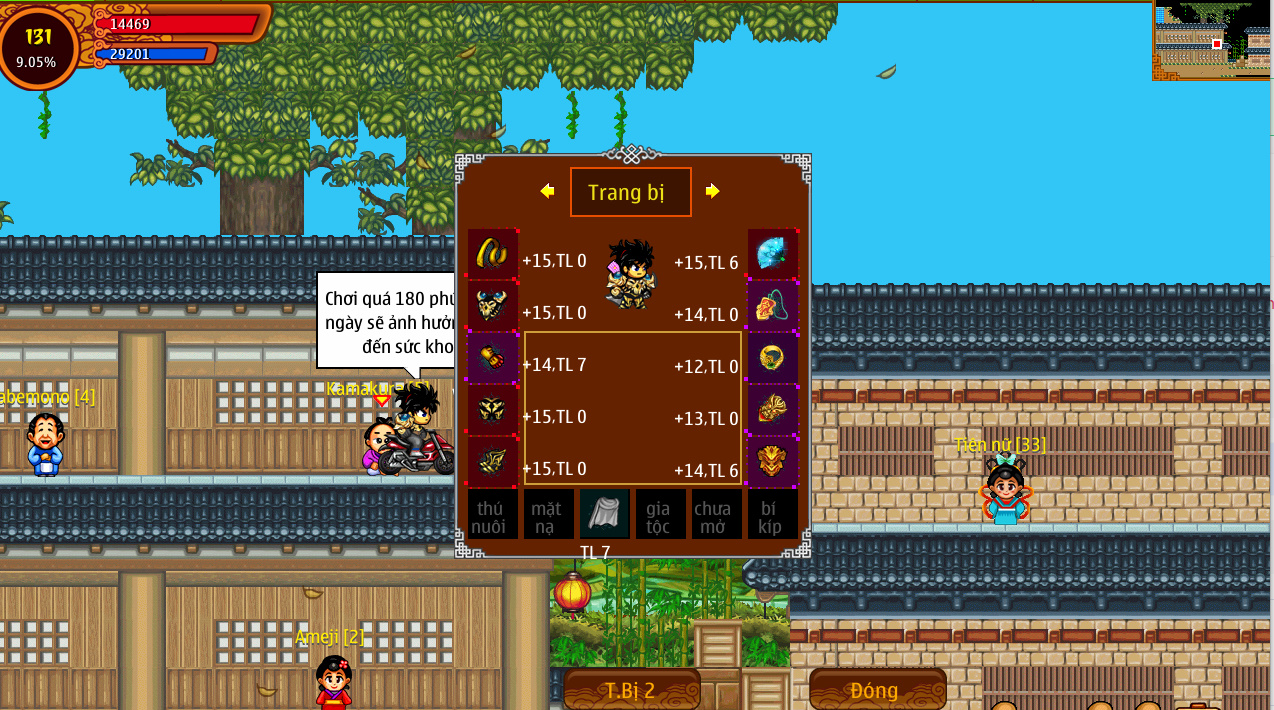This screenshot has width=1274, height=710.
Task: Switch to equipment set T.Bị 2
Action: point(631,690)
